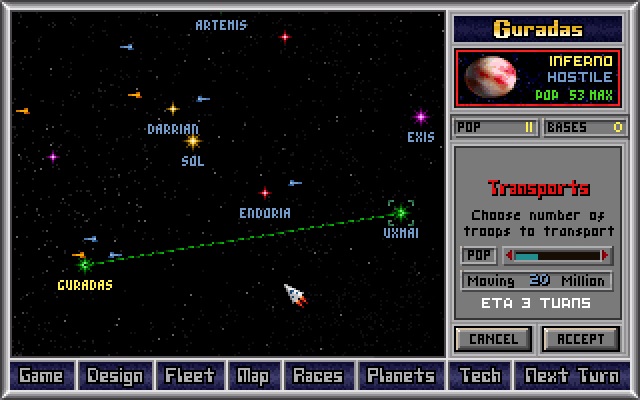Click the POP button beside the slider
The height and width of the screenshot is (400, 640).
click(x=478, y=255)
